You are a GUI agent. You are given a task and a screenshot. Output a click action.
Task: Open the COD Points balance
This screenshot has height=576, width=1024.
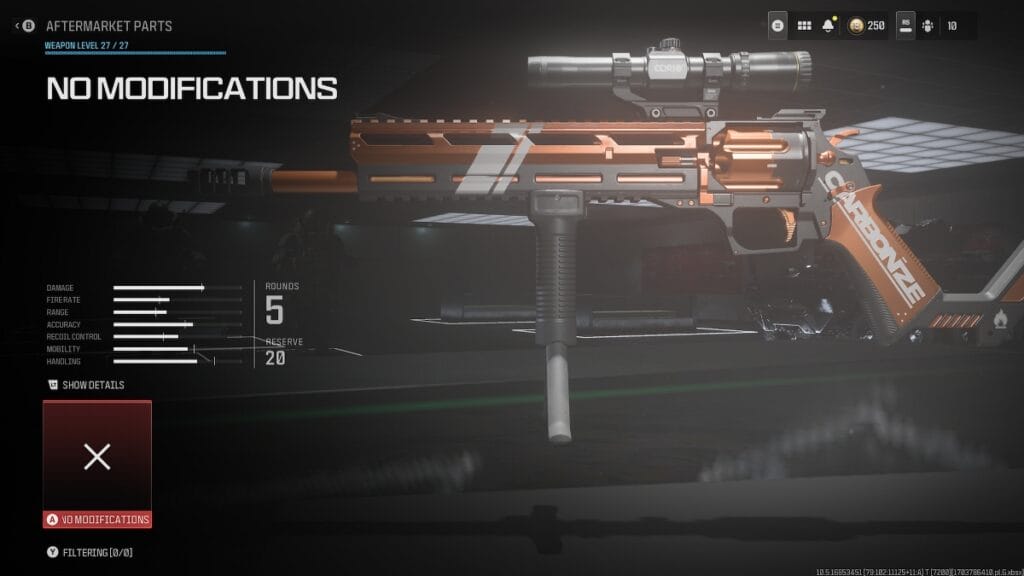(866, 25)
